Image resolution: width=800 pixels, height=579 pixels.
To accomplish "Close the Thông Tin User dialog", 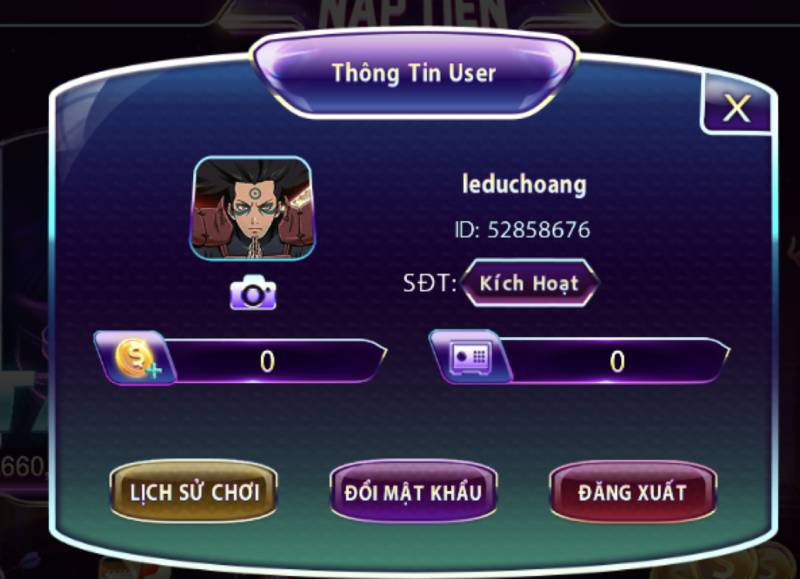I will [736, 108].
